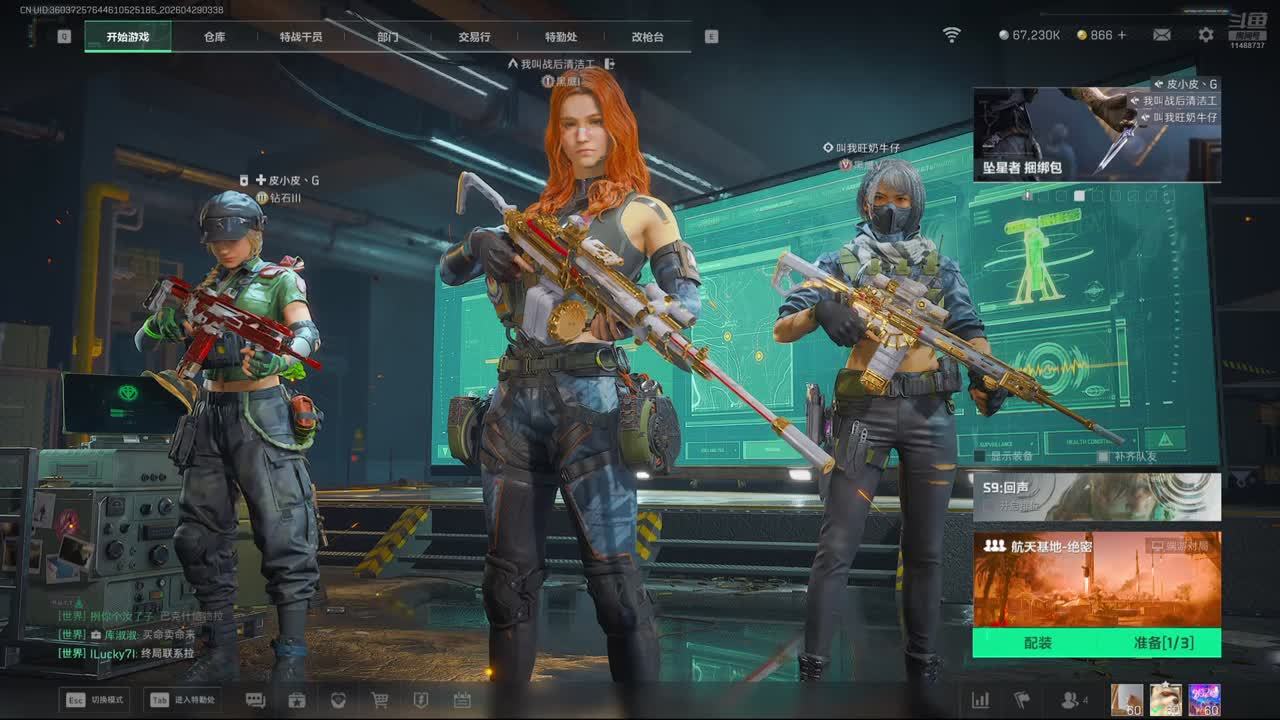Open the calendar events icon
Image resolution: width=1280 pixels, height=720 pixels.
462,700
